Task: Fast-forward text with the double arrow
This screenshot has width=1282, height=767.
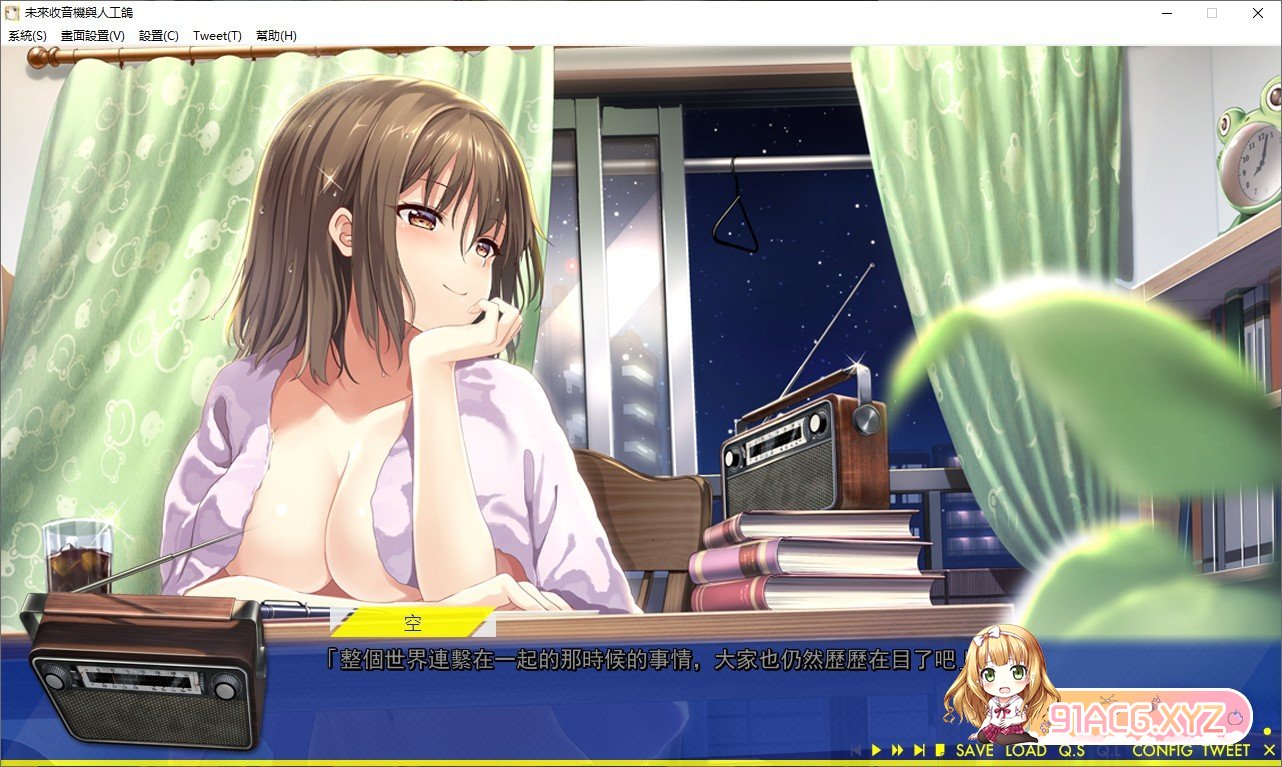Action: (897, 750)
